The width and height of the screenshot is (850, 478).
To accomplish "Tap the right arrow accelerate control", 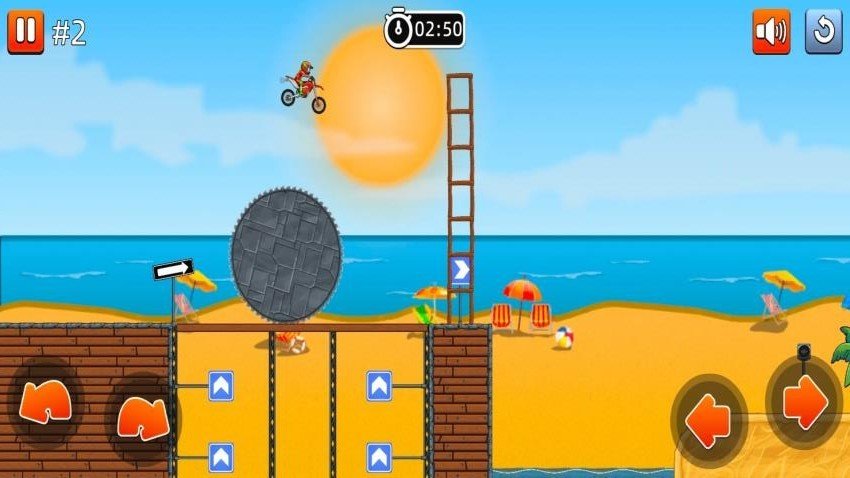I will point(803,402).
